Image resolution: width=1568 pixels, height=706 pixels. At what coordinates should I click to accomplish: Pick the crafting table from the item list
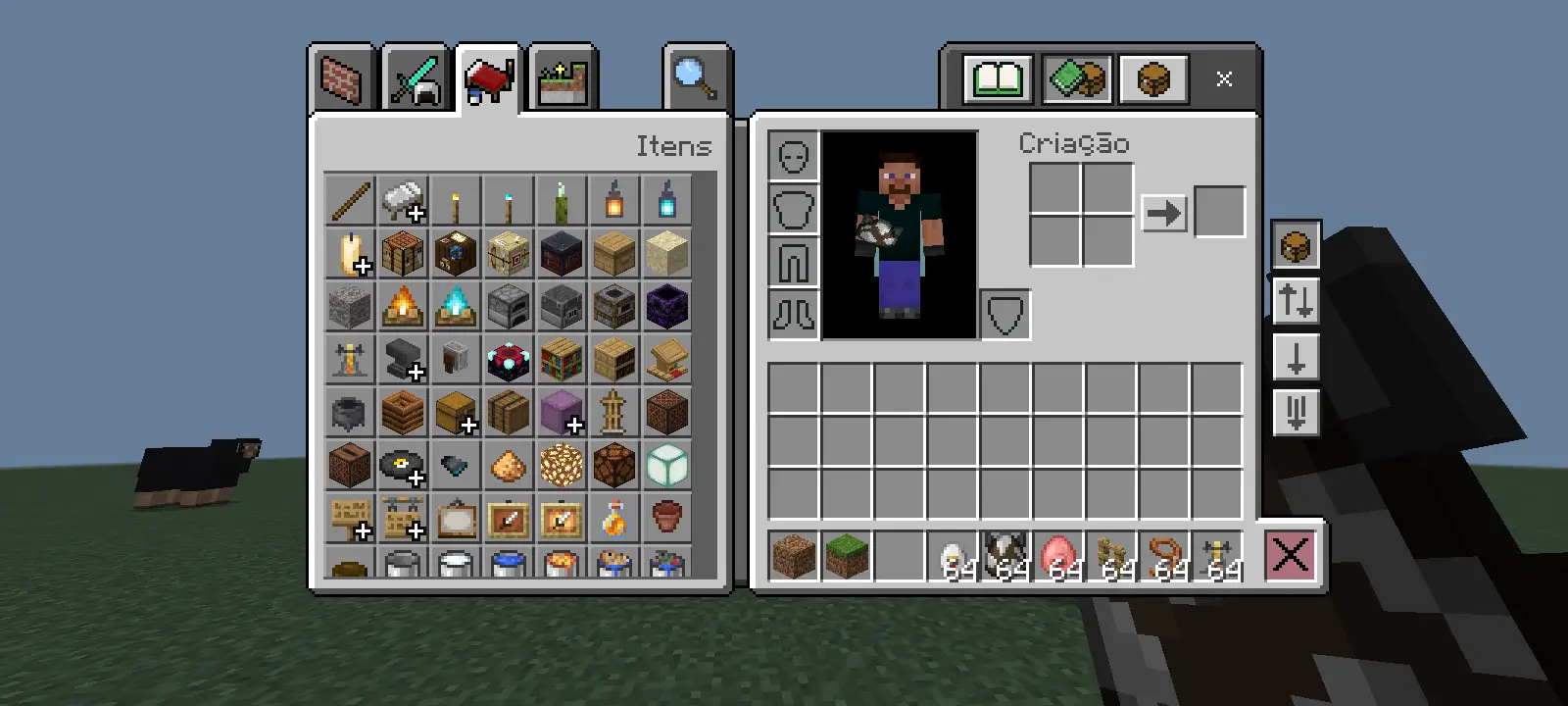click(403, 253)
